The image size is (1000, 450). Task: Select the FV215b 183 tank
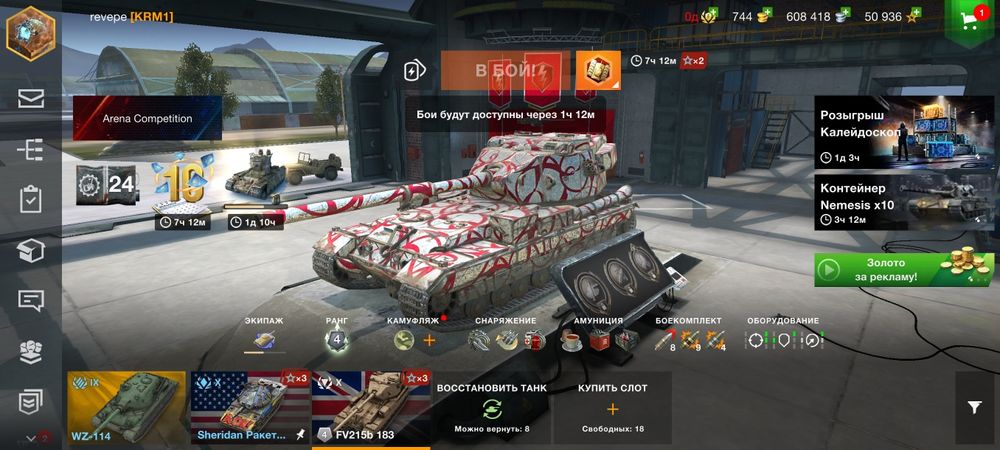point(371,409)
